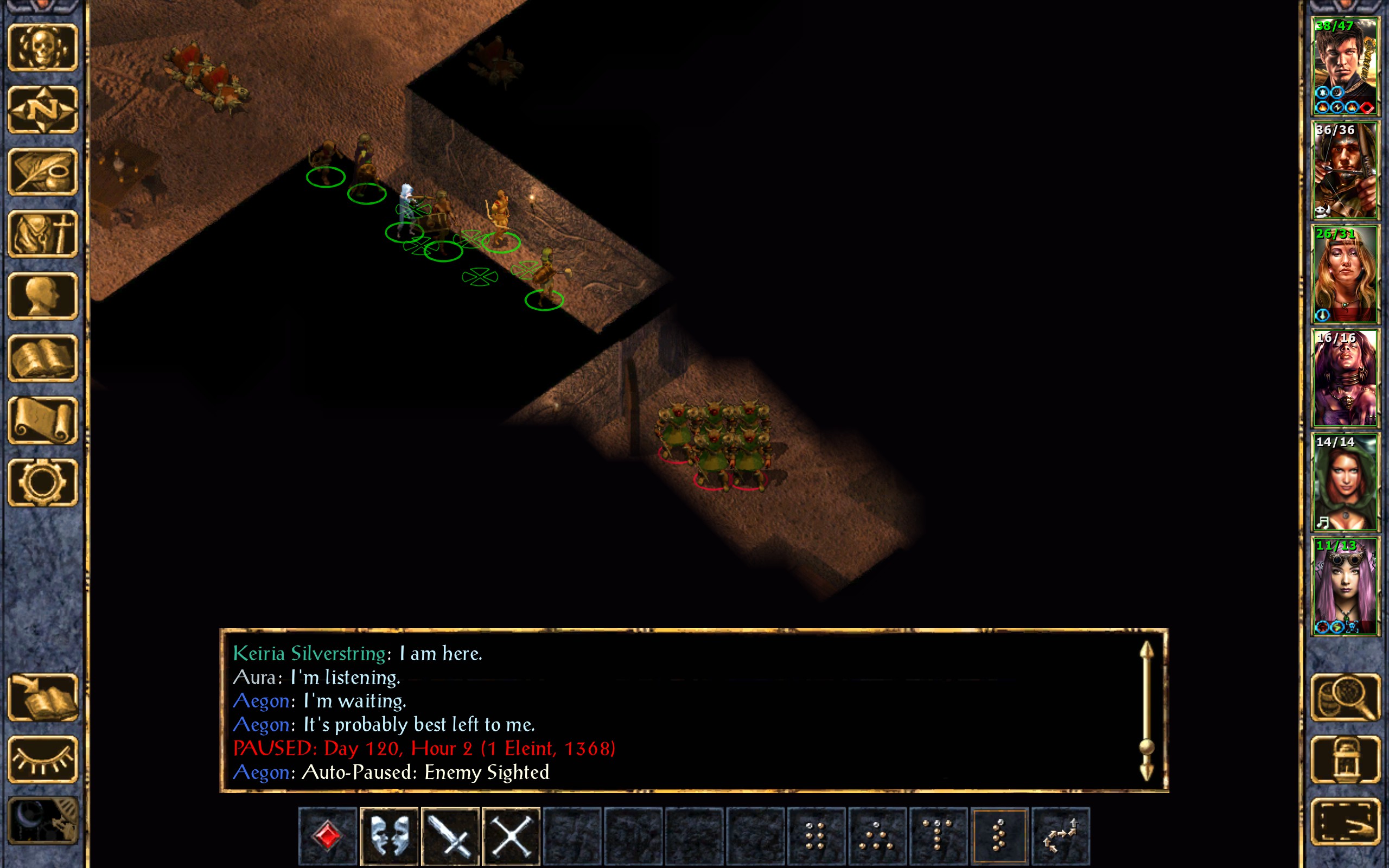Select the archer portrait with 36/36 HP

(1344, 170)
